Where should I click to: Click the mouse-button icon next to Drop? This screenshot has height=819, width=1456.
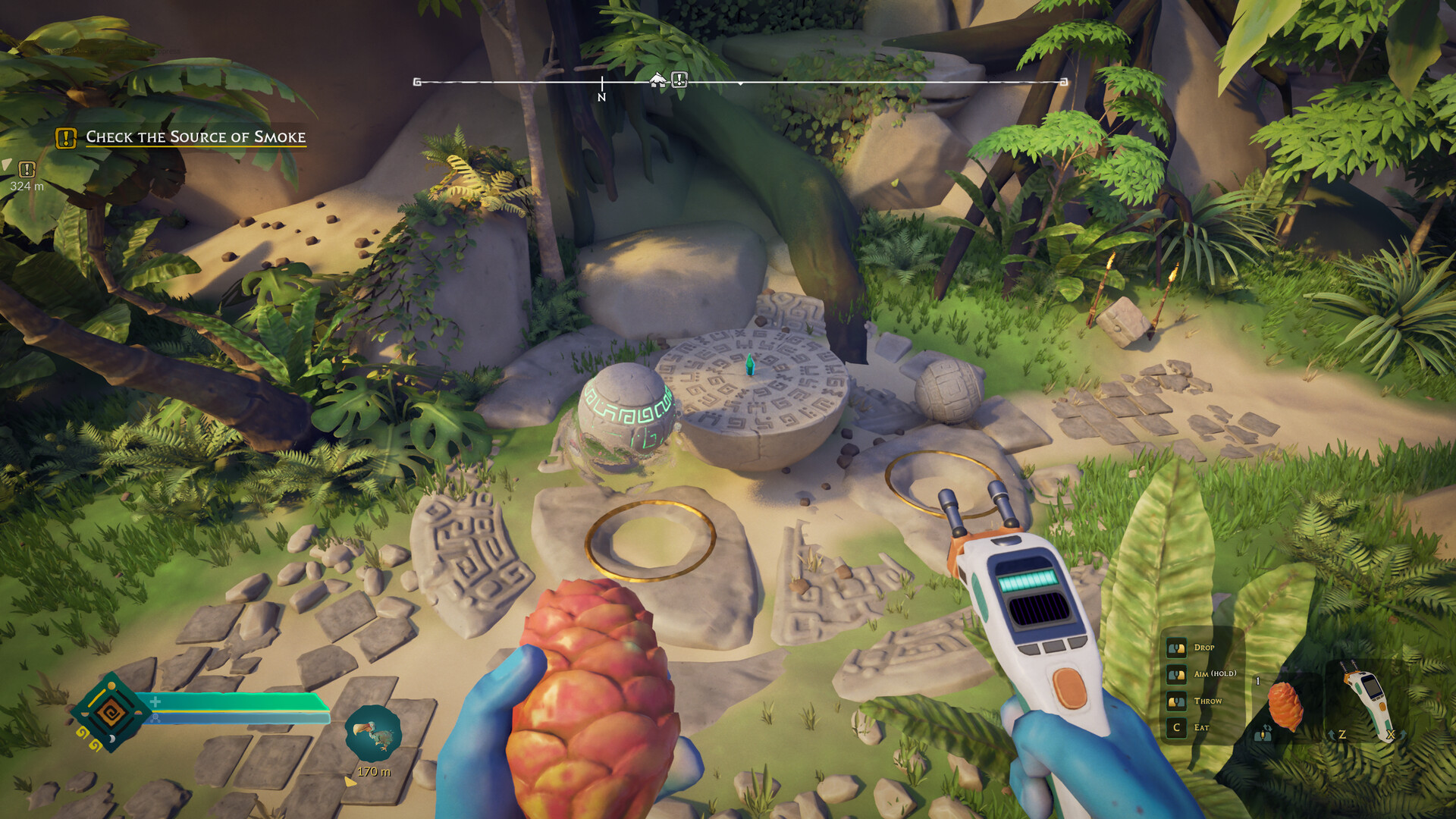1176,648
